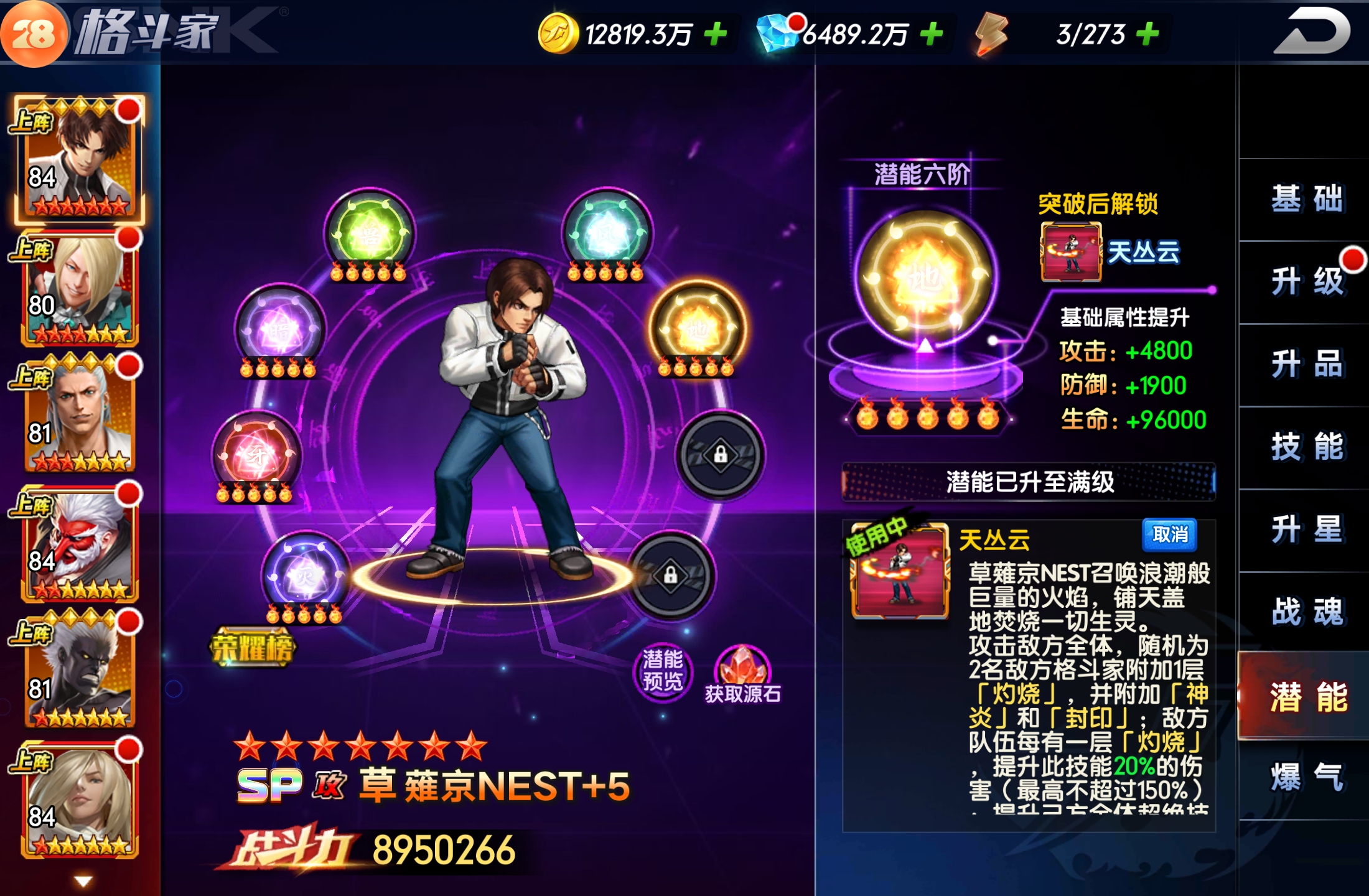Choose the golden 地 potential orb on the ring
1369x896 pixels.
click(697, 328)
